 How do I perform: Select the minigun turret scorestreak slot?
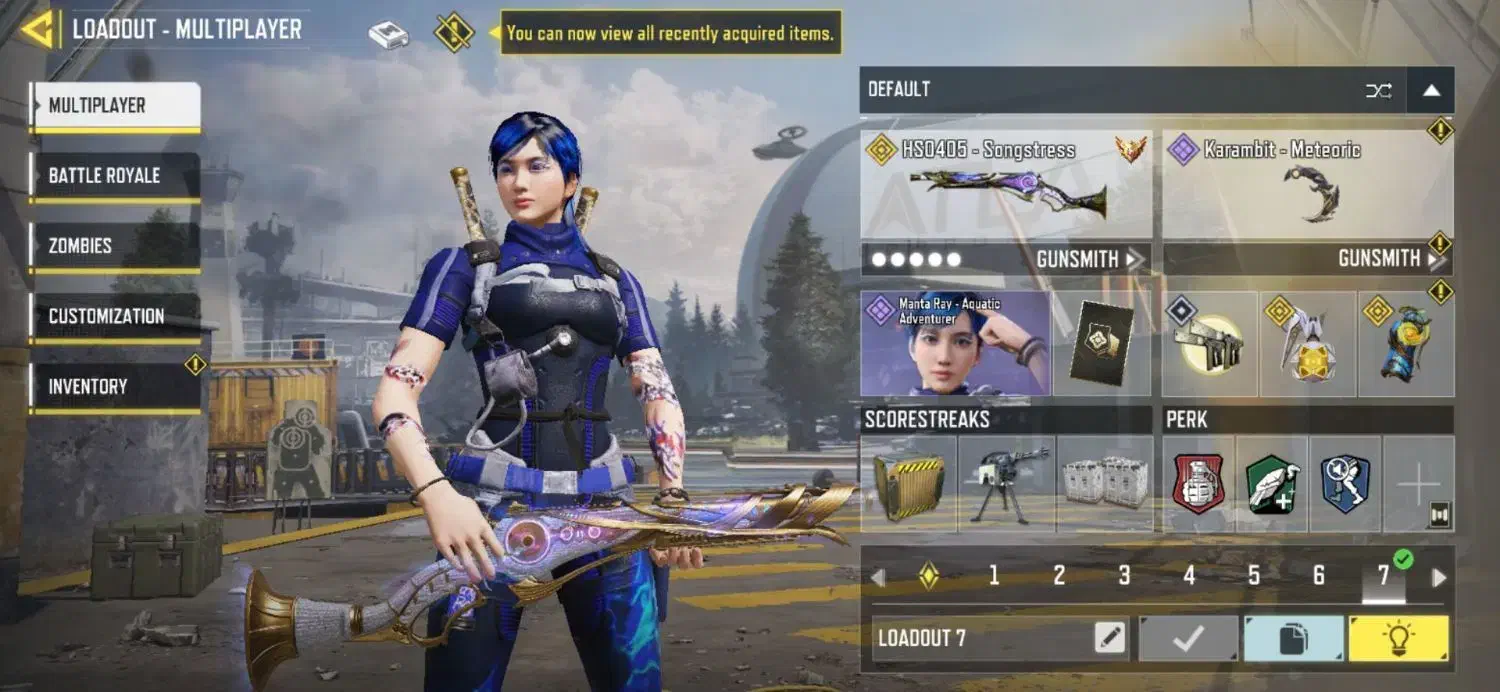1006,484
